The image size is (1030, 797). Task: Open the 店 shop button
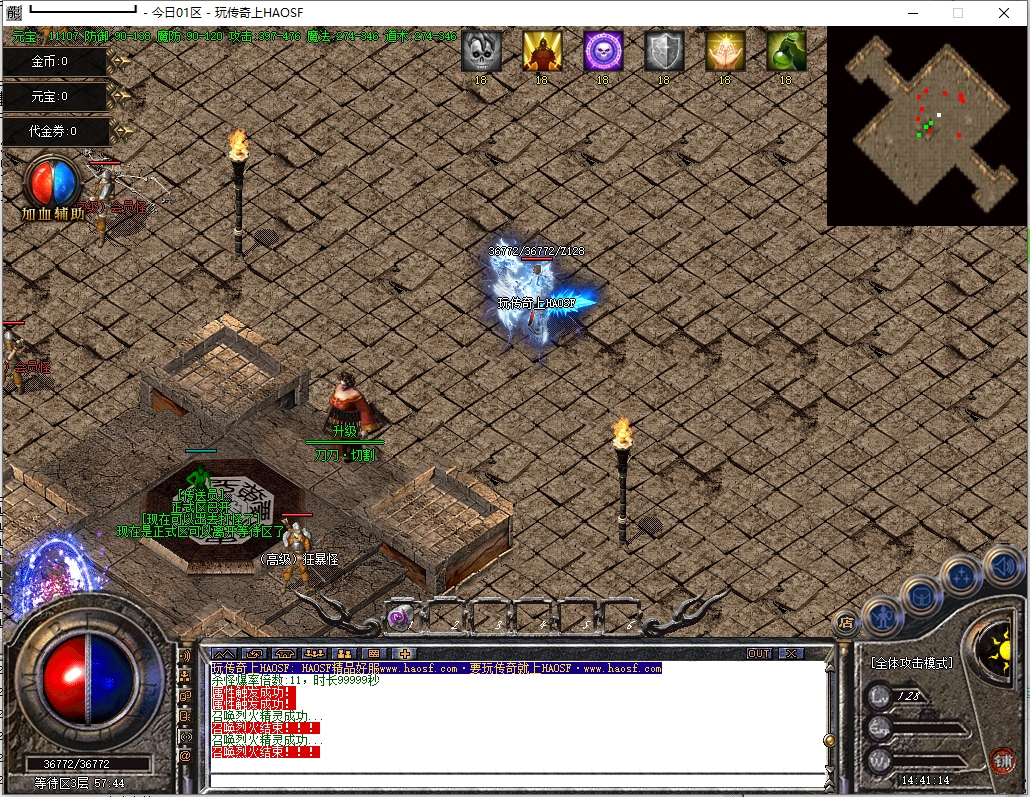846,623
